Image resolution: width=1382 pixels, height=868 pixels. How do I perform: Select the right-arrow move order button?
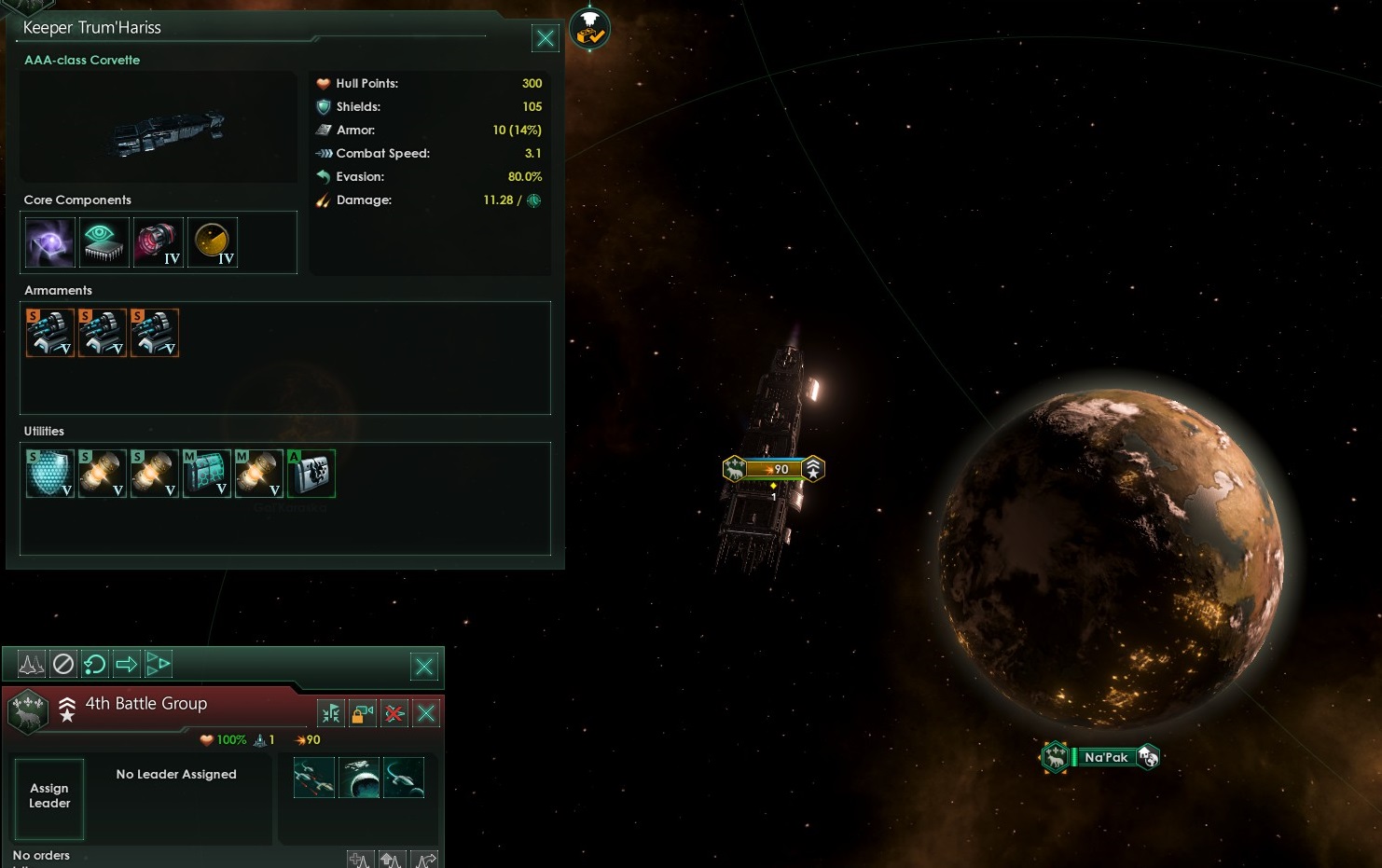[x=126, y=664]
